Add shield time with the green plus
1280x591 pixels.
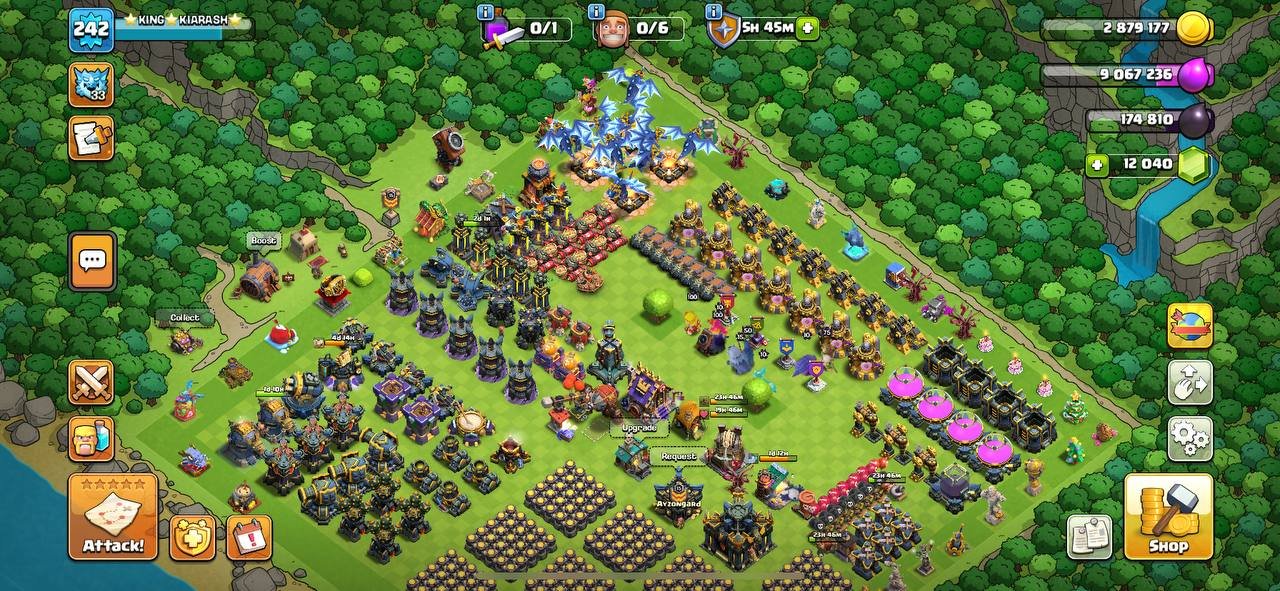tap(808, 28)
